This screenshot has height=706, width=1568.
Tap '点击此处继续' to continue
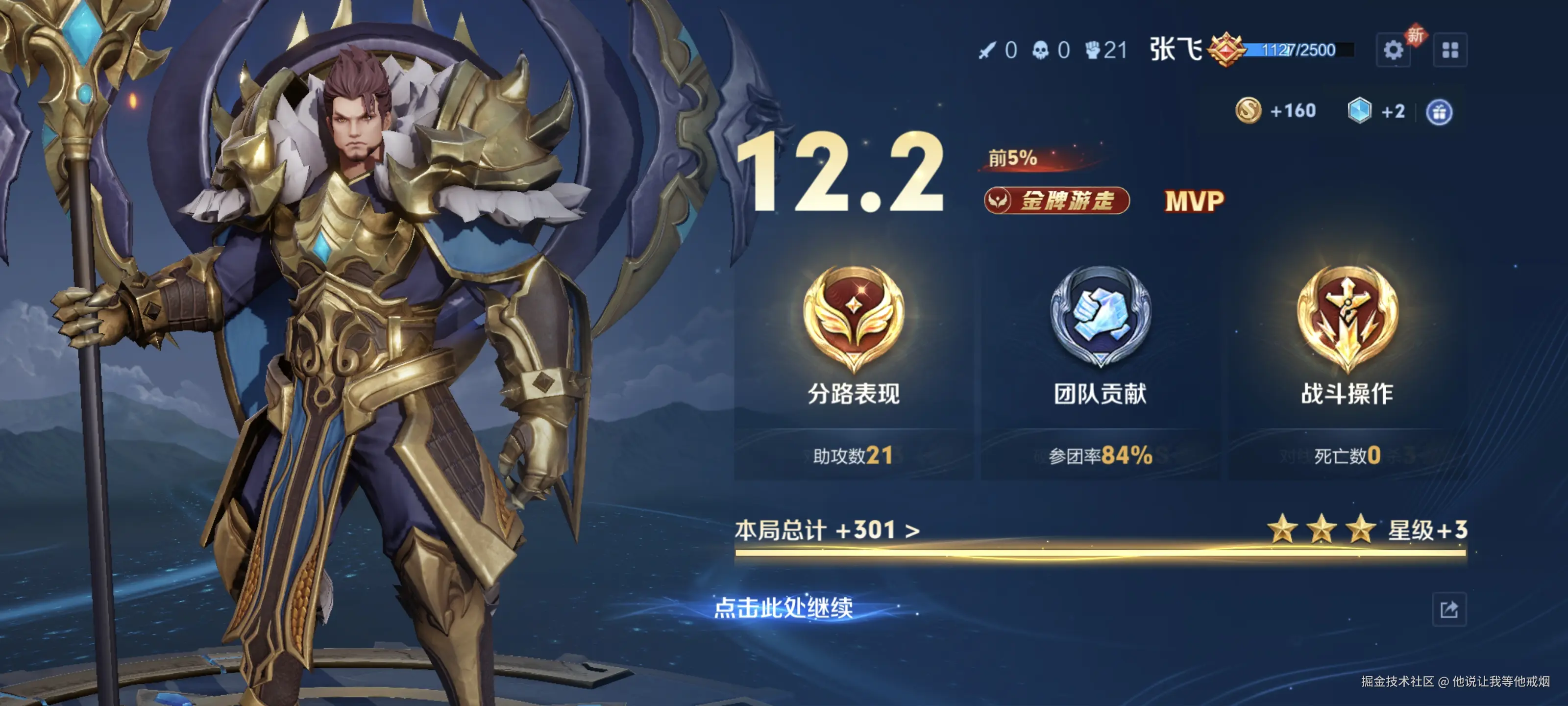(783, 607)
